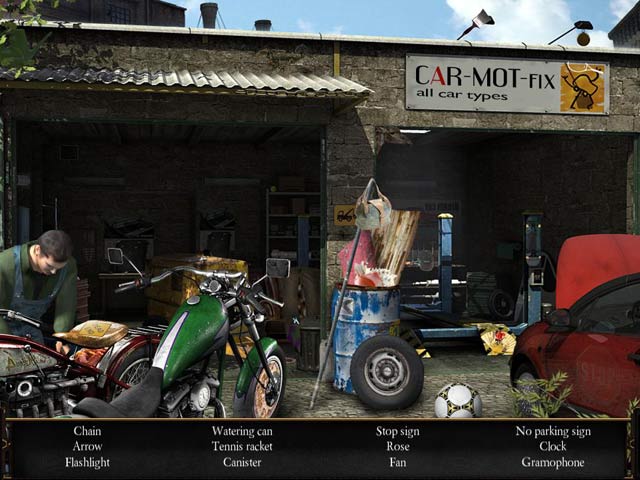The height and width of the screenshot is (480, 640).
Task: Select the Watering can list entry
Action: point(242,431)
